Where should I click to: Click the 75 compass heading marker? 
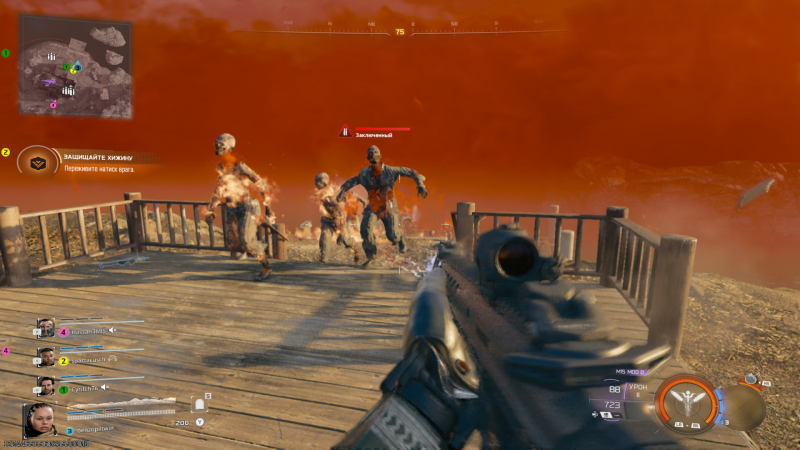pos(400,32)
